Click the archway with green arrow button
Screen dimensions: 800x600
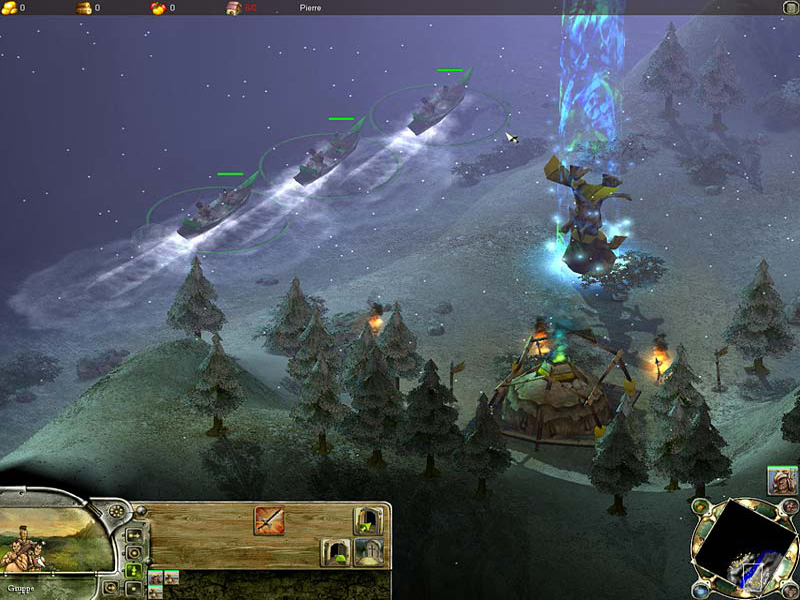368,521
